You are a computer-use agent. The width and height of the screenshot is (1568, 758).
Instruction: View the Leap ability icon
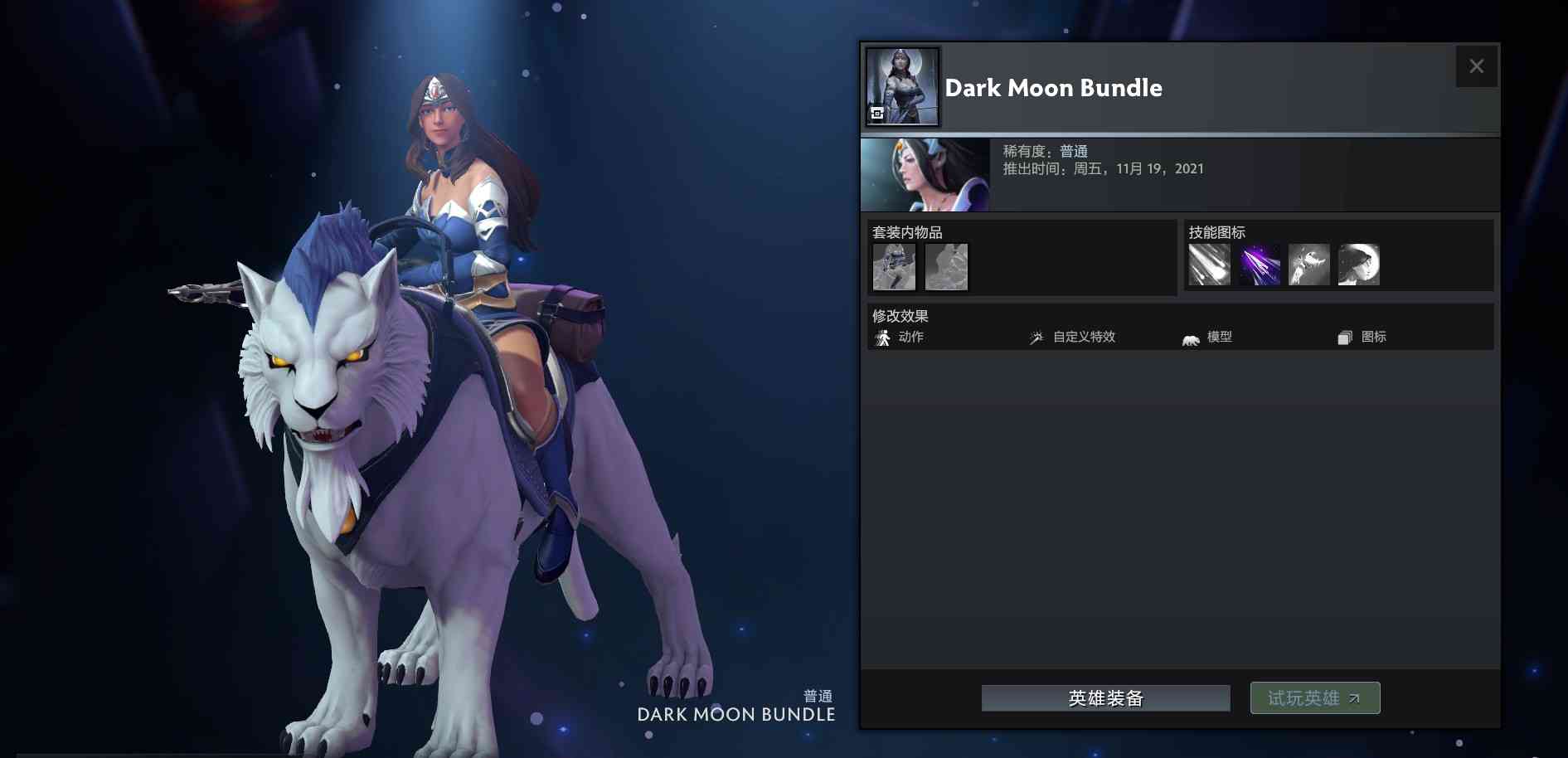click(x=1309, y=264)
